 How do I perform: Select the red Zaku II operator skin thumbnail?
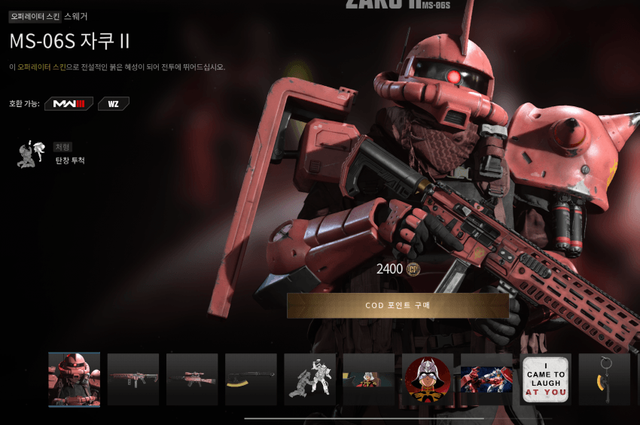(74, 379)
